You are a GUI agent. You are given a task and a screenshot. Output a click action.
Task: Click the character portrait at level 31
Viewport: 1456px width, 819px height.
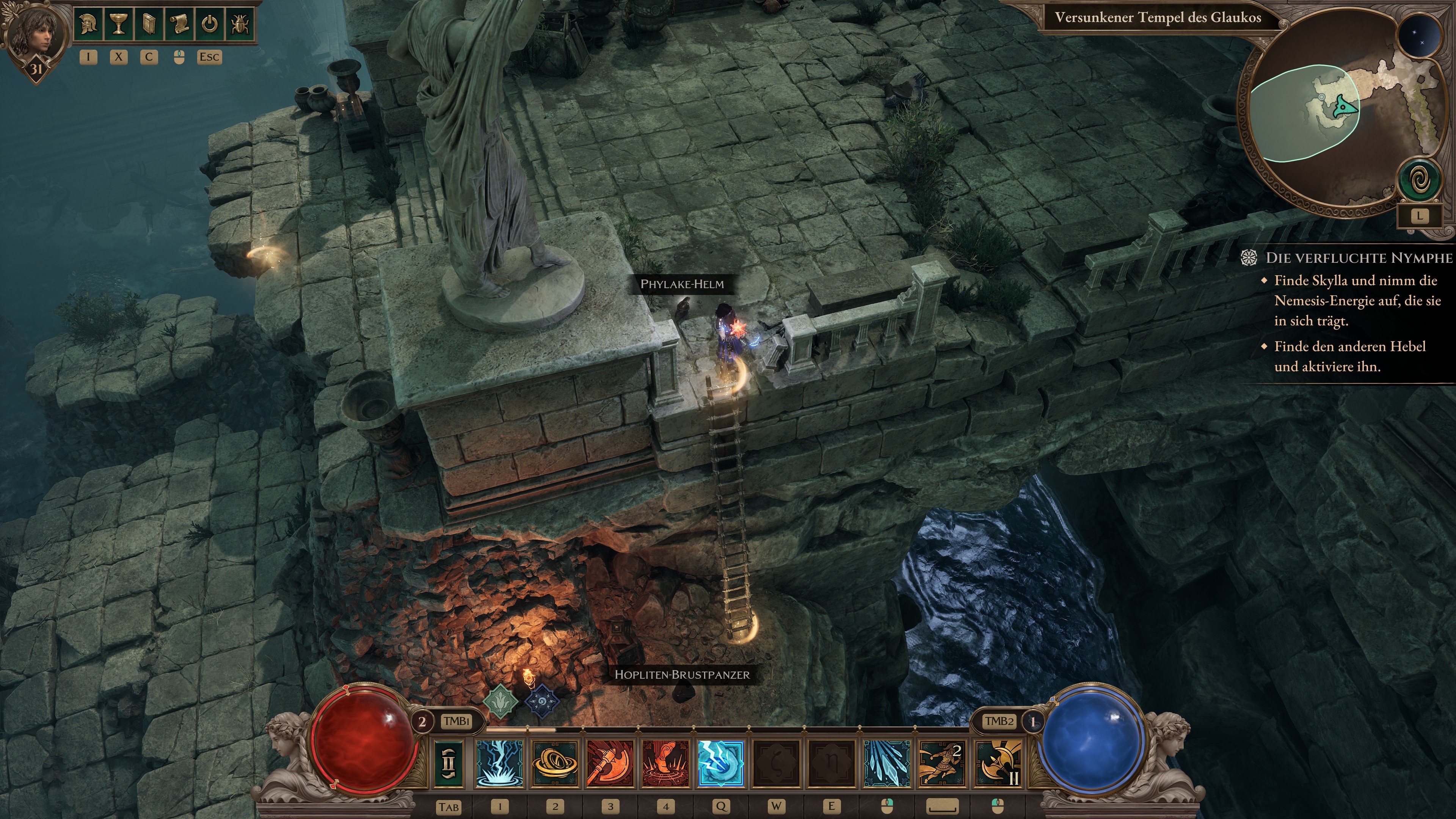click(x=35, y=37)
